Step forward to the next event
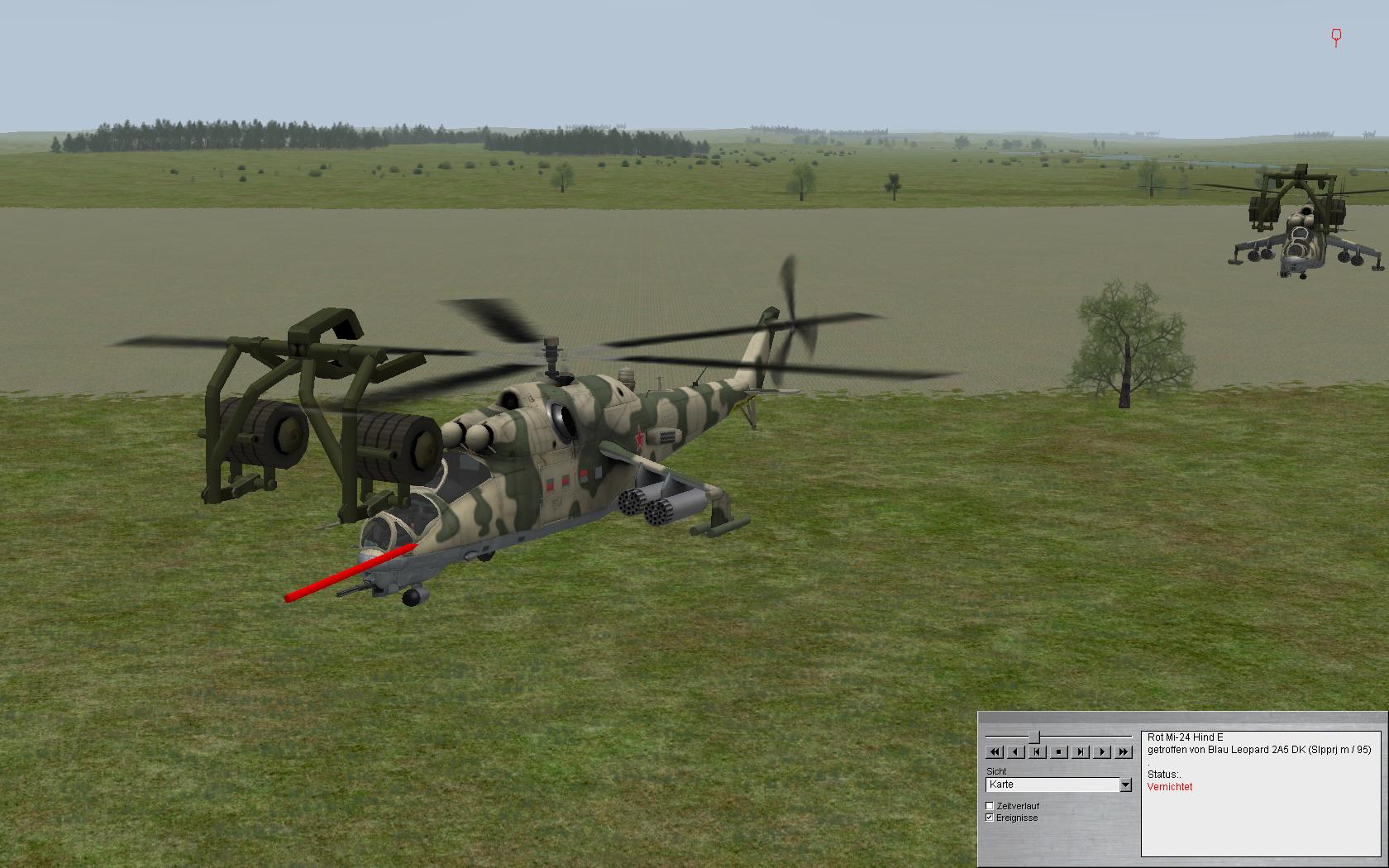The image size is (1389, 868). [x=1081, y=752]
